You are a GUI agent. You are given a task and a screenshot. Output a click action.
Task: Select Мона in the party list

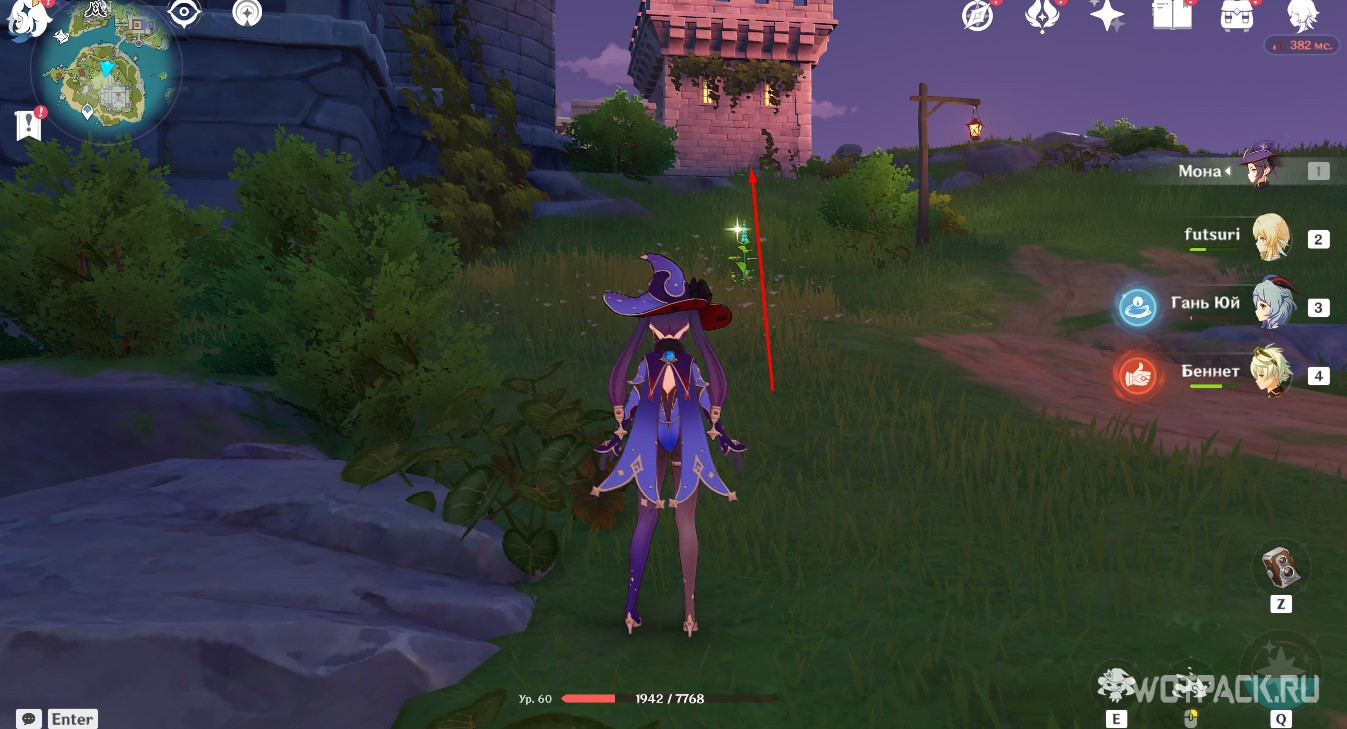click(1258, 170)
